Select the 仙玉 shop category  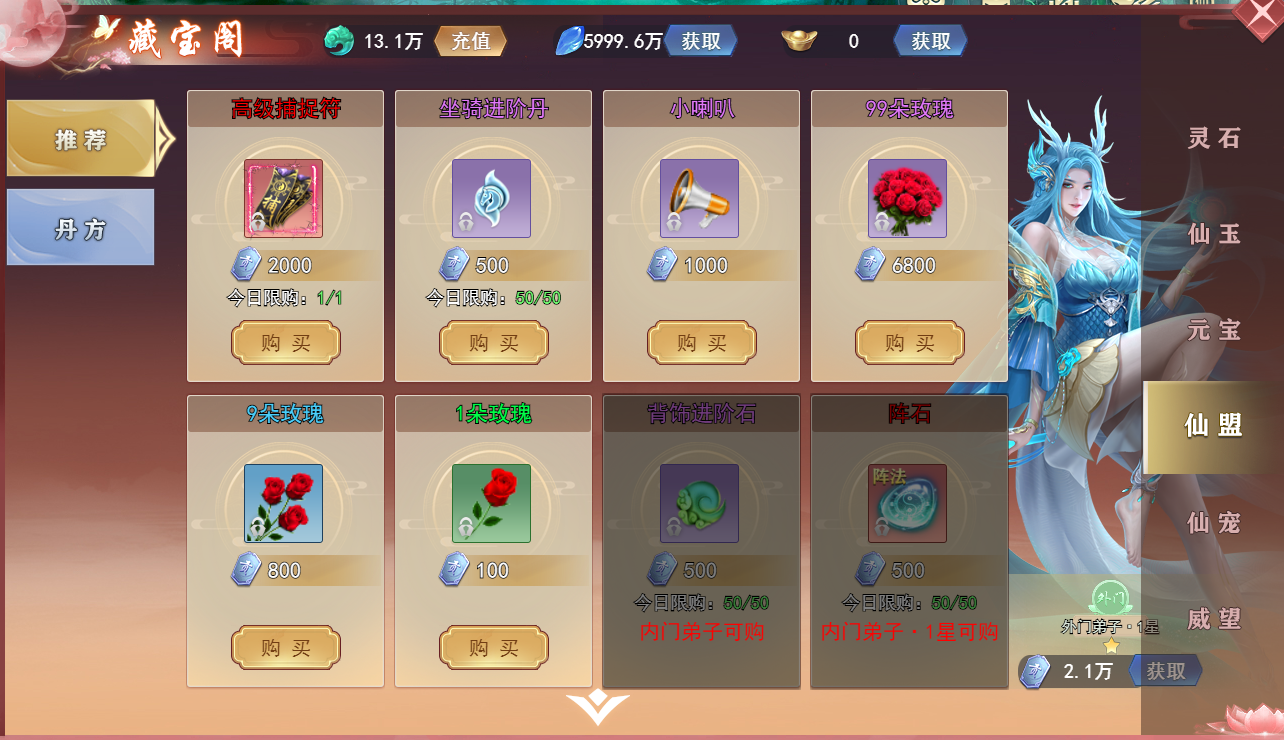[x=1214, y=234]
